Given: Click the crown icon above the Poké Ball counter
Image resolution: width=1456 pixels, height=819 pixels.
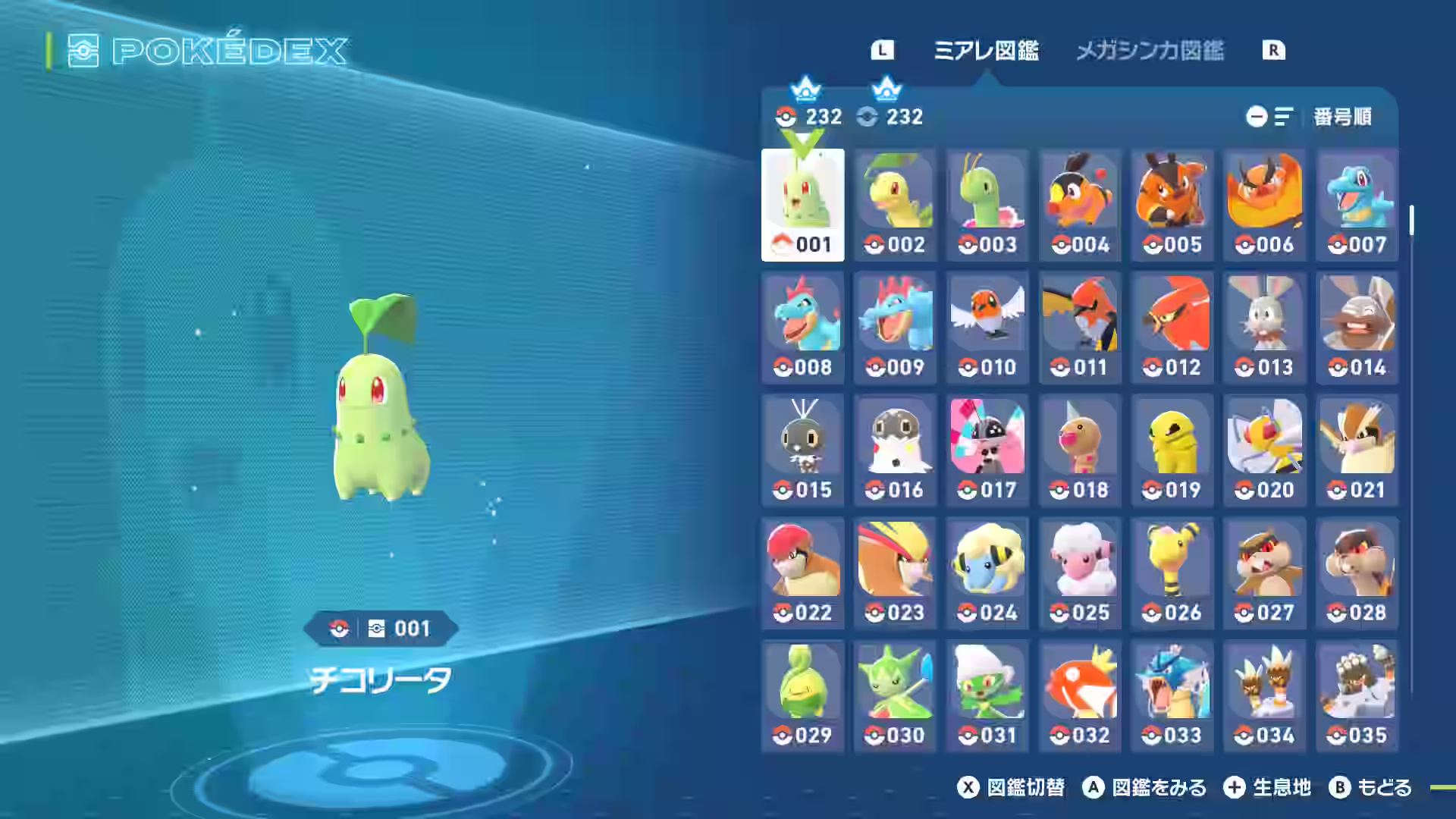Looking at the screenshot, I should click(805, 91).
